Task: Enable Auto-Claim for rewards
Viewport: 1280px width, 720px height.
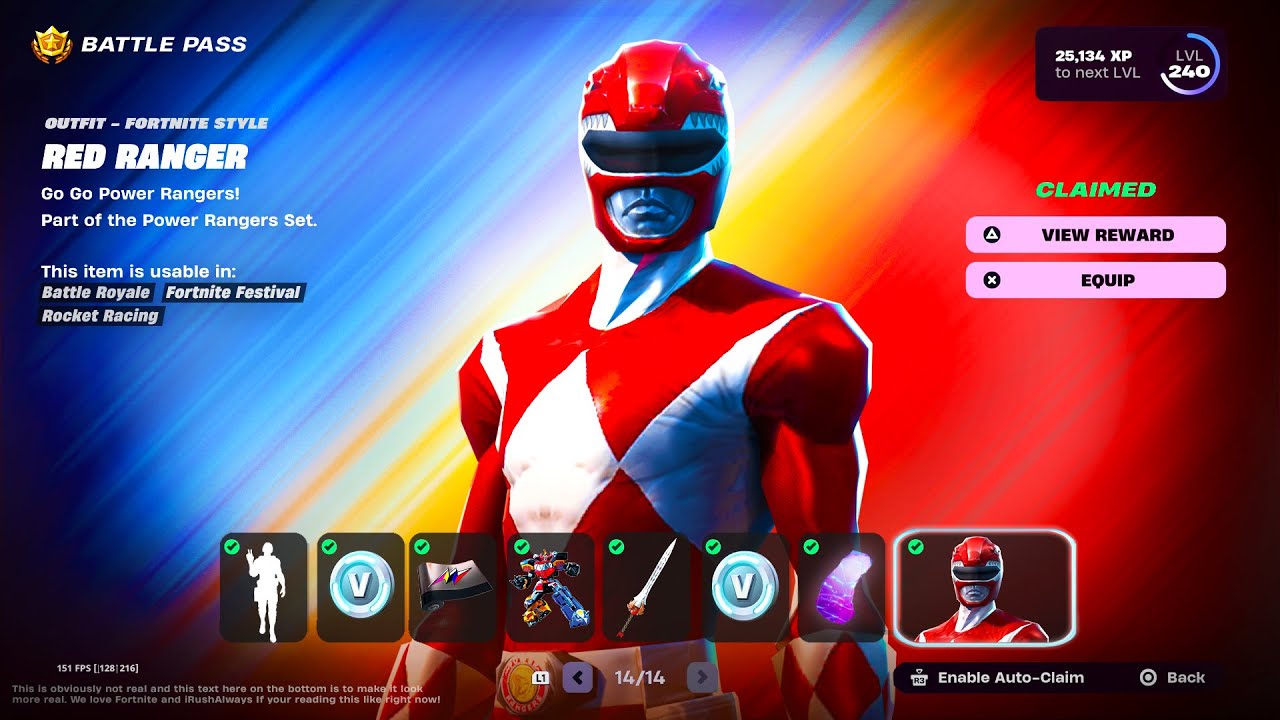Action: 997,678
